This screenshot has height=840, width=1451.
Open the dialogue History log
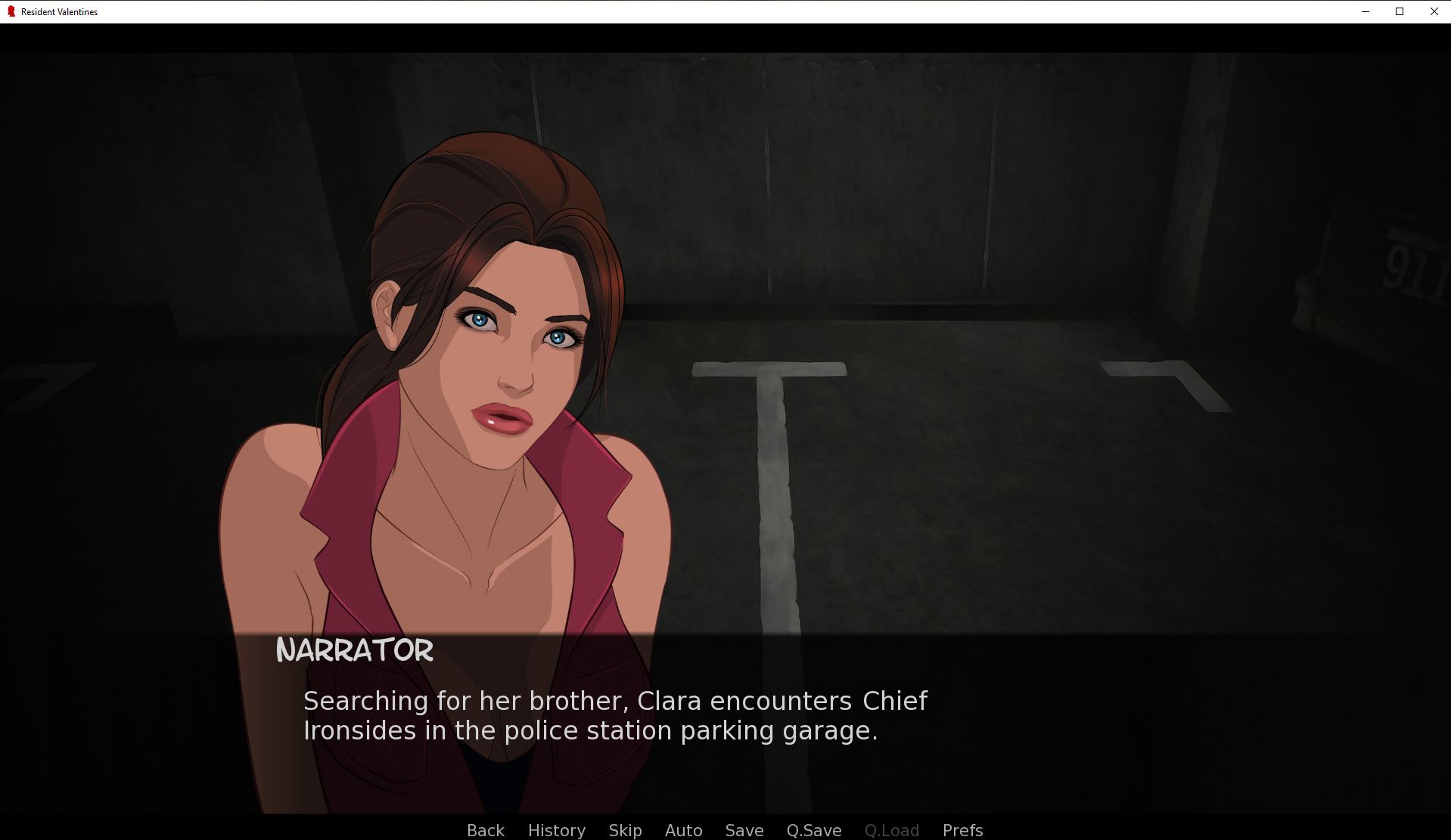[556, 830]
